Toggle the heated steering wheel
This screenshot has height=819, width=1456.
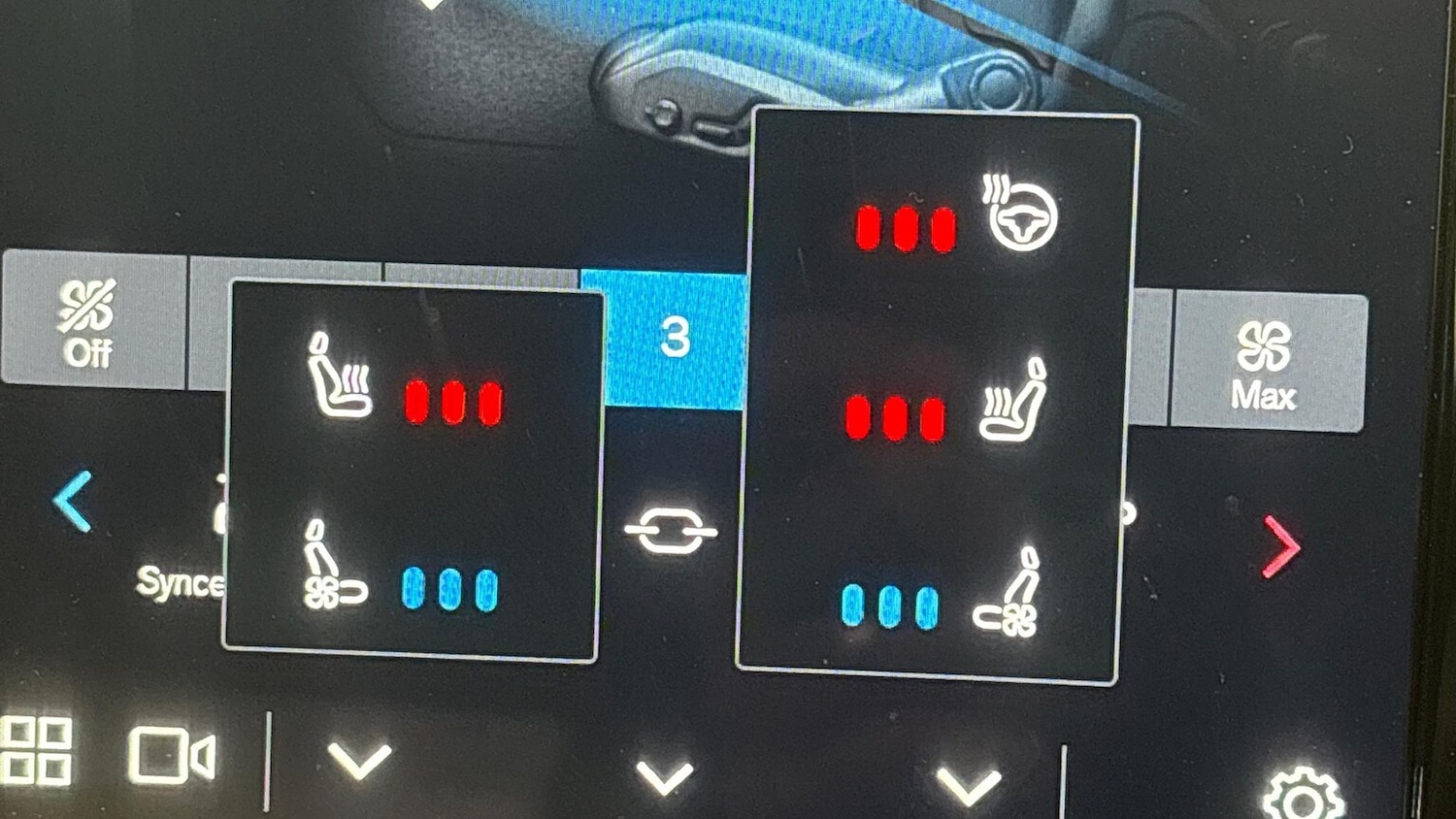tap(1019, 214)
